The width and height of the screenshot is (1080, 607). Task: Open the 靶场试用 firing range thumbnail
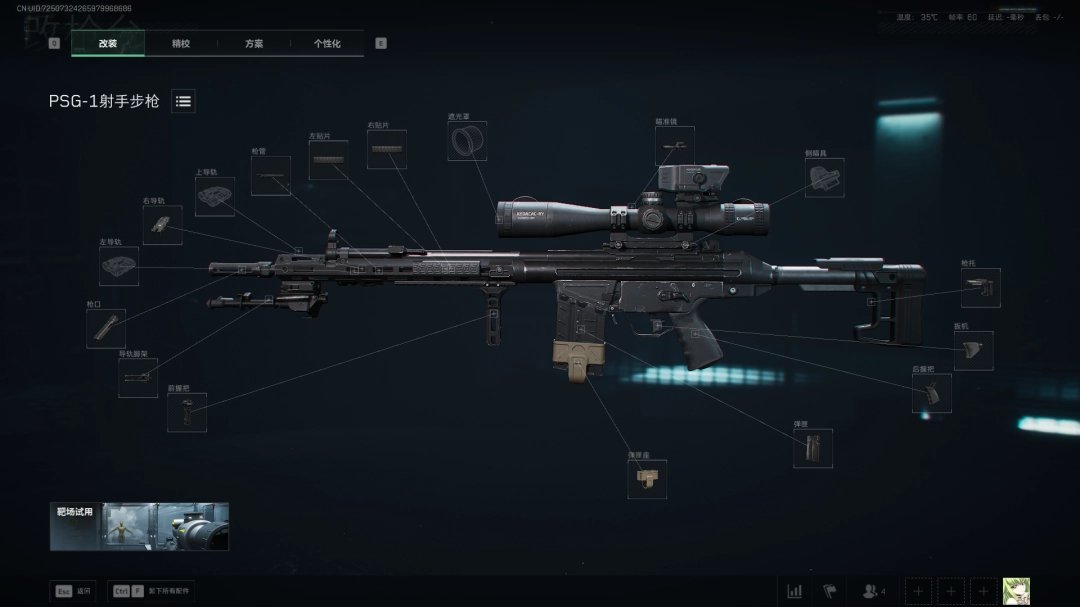(x=139, y=526)
